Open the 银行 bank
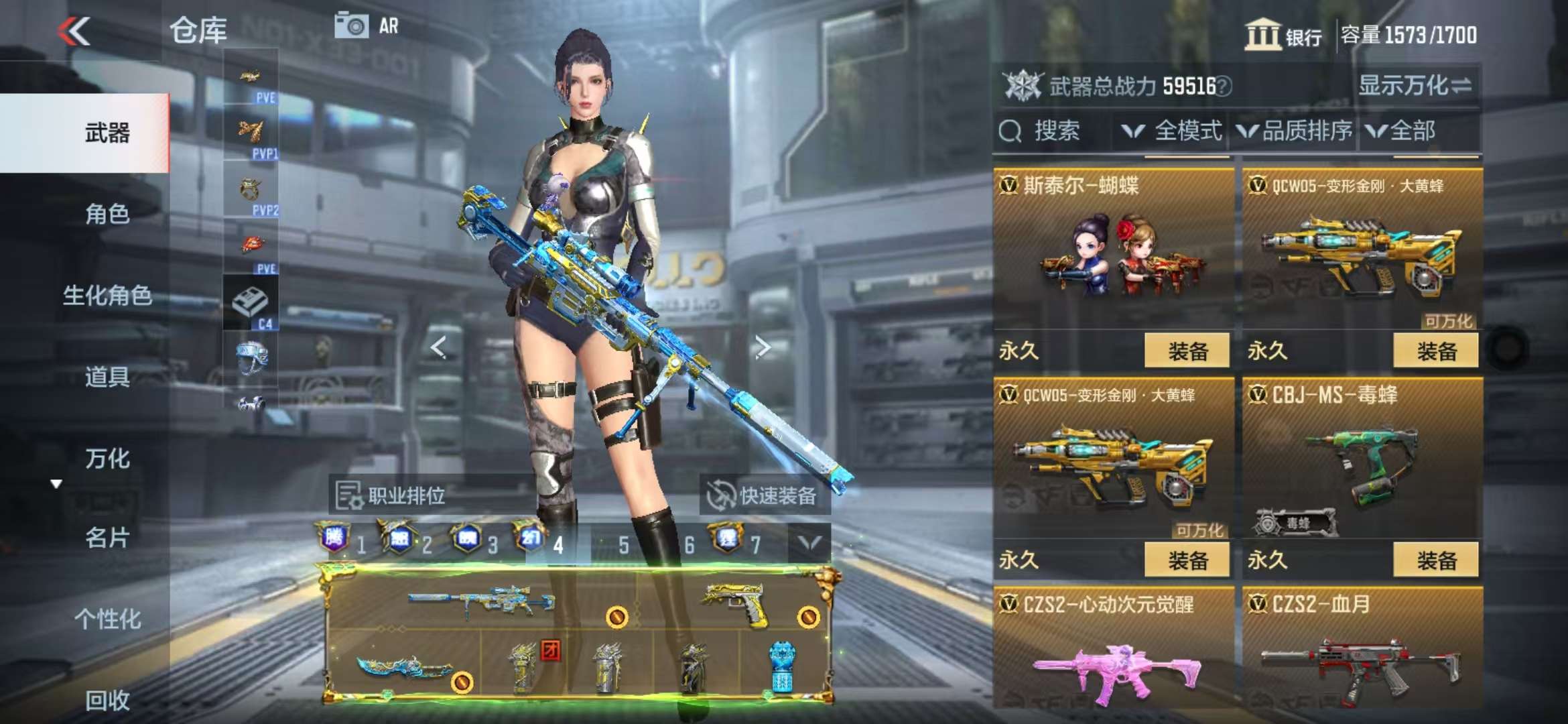1568x724 pixels. (x=1283, y=35)
